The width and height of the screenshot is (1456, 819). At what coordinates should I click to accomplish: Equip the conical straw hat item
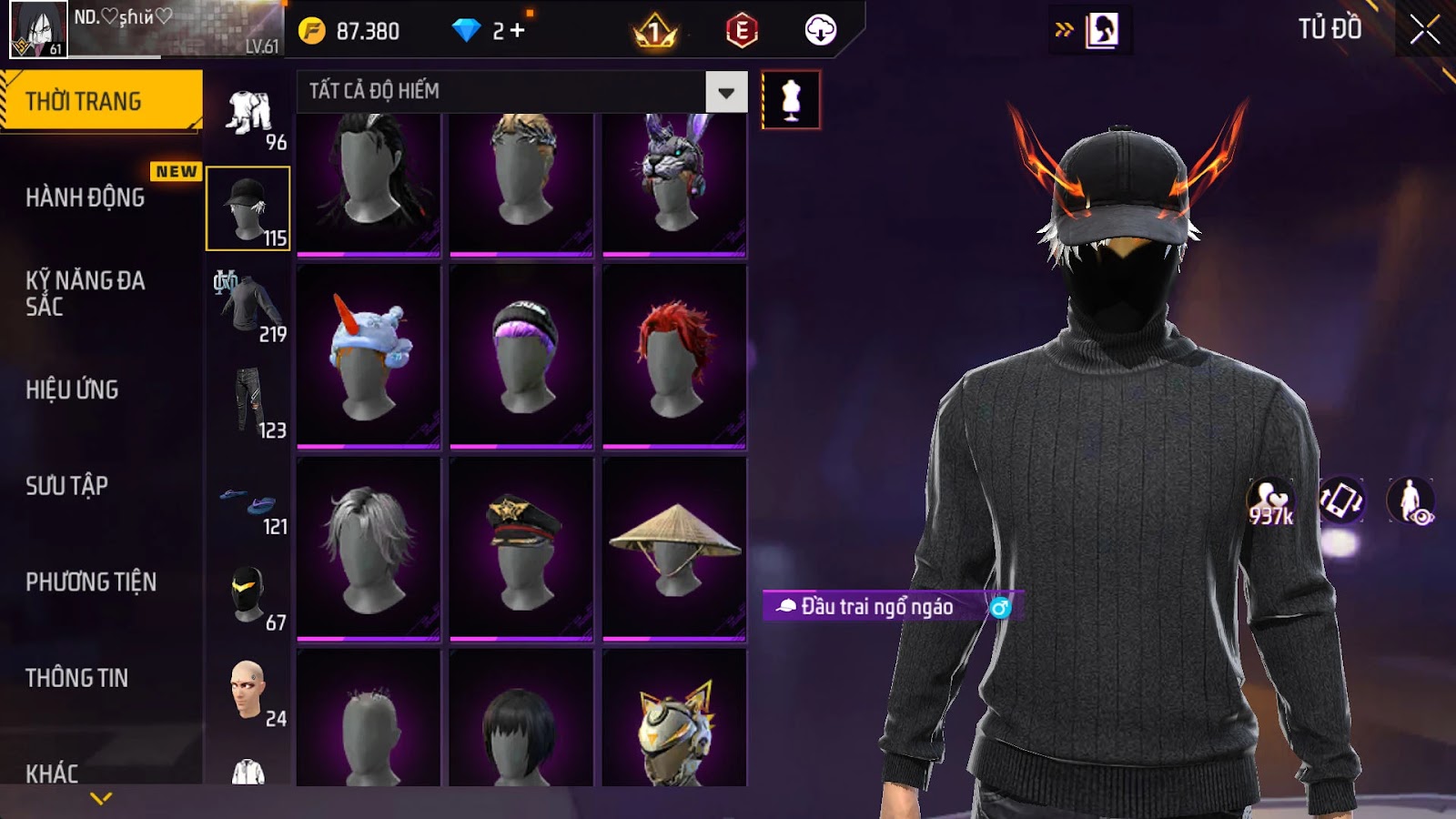(674, 548)
